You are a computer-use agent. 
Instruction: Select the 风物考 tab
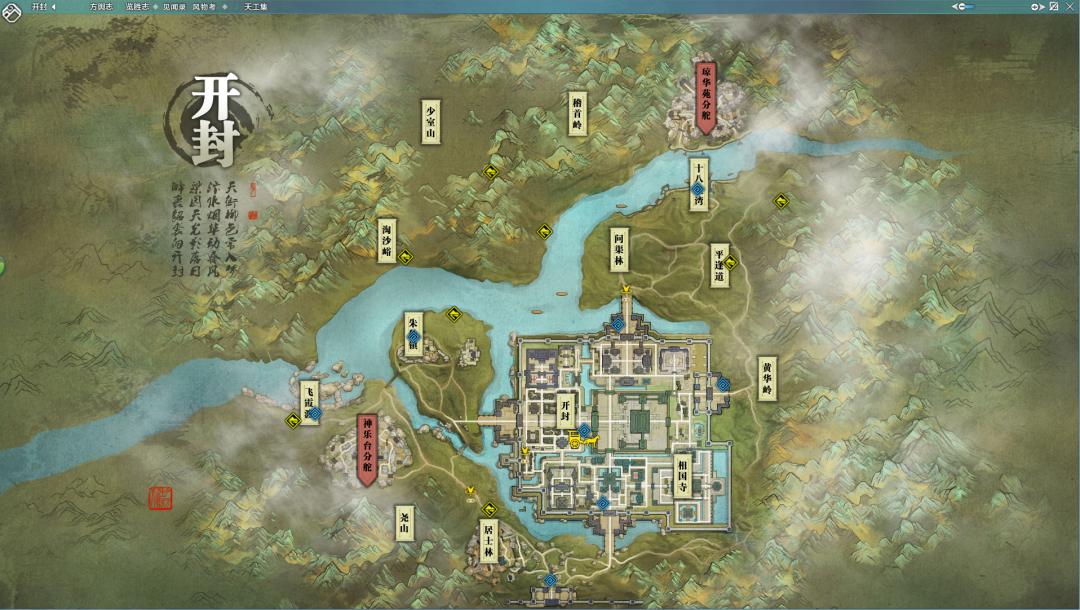point(203,6)
